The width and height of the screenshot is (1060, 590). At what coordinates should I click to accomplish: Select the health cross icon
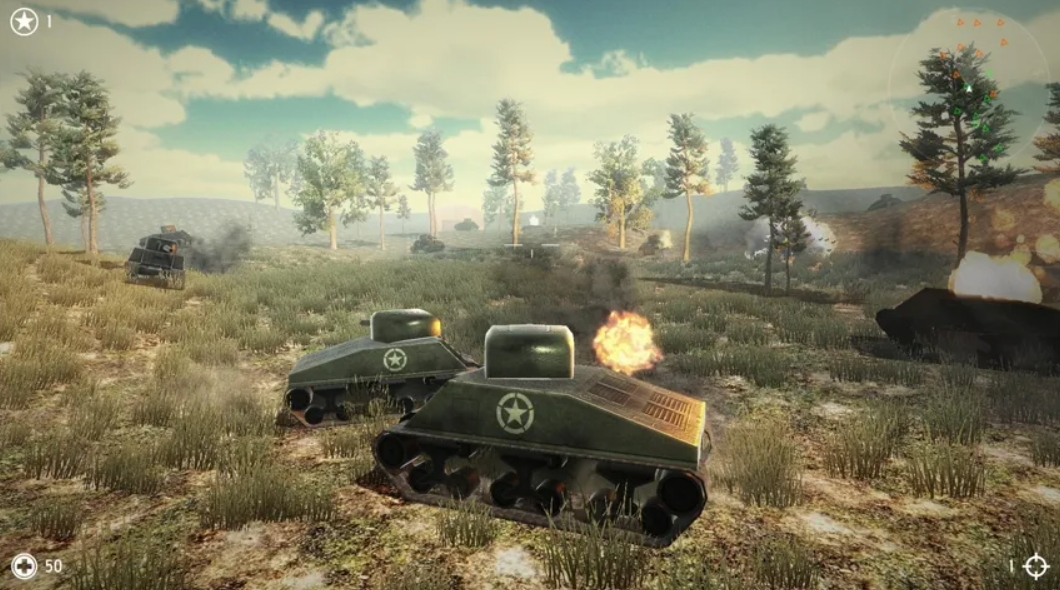[x=24, y=566]
